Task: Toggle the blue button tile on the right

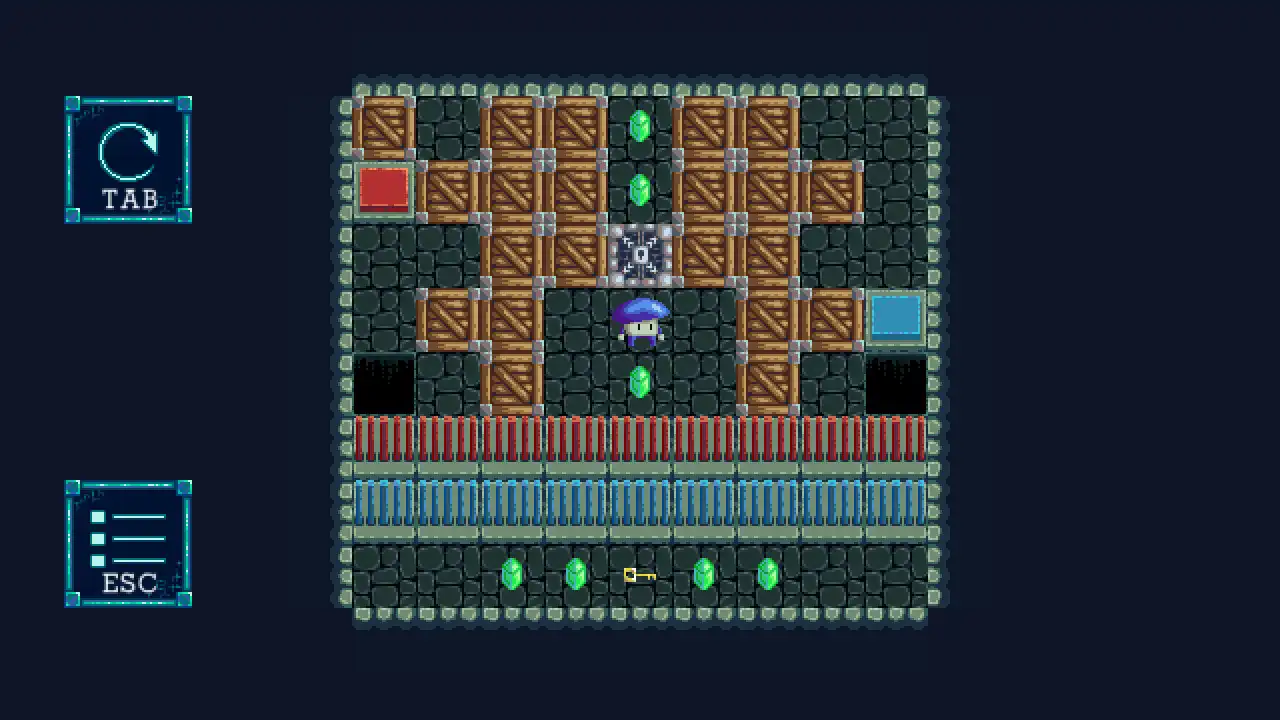Action: [895, 318]
